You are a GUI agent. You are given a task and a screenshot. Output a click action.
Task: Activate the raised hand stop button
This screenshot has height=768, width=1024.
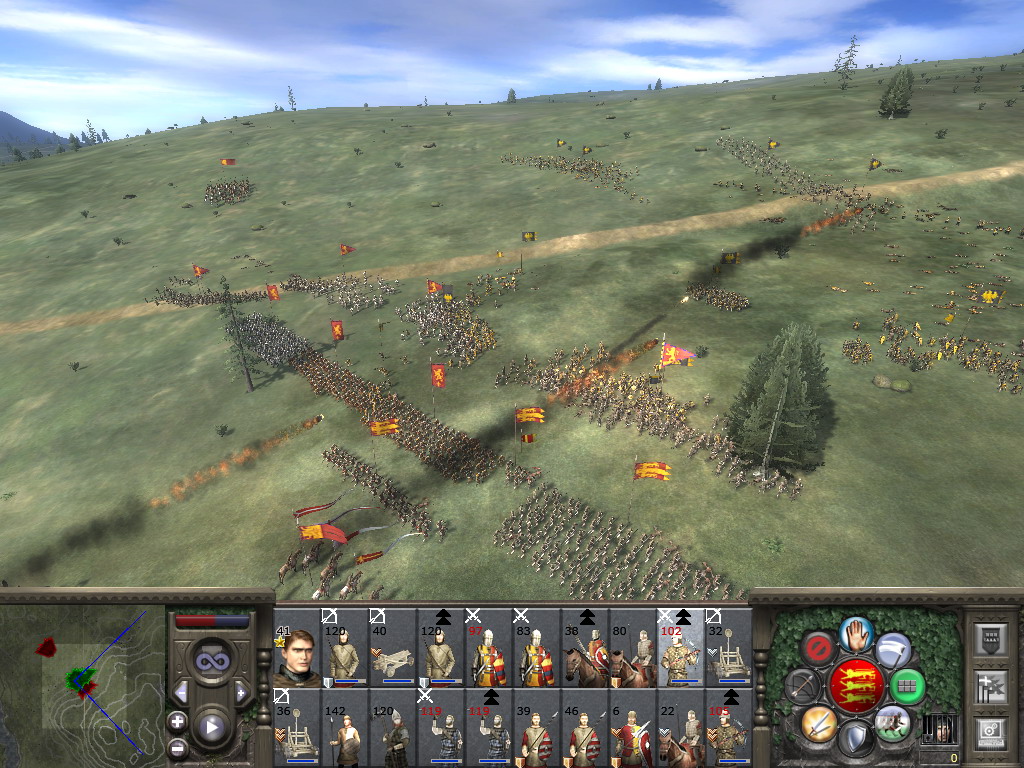(855, 633)
